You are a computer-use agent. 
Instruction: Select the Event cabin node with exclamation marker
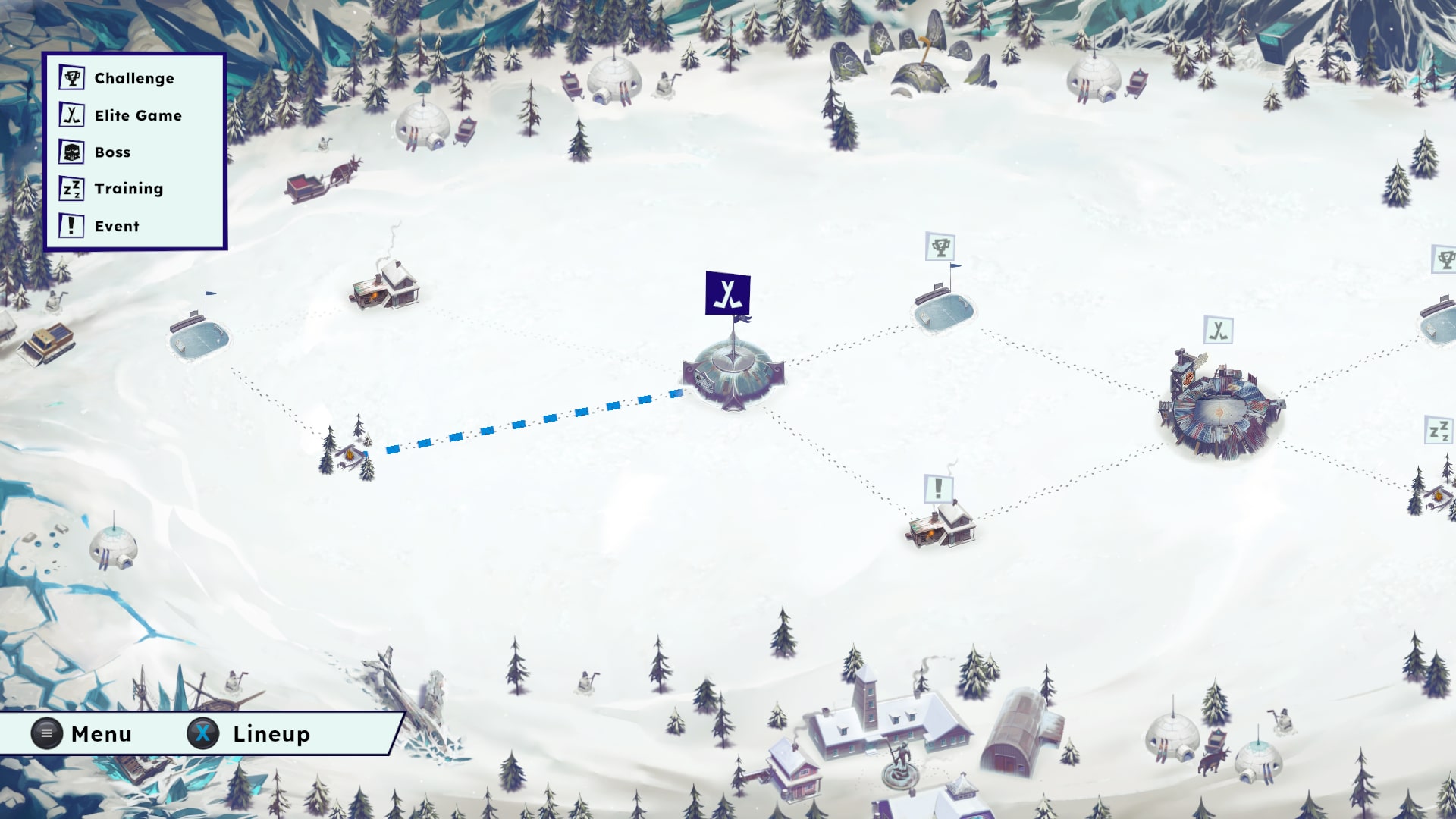click(940, 523)
